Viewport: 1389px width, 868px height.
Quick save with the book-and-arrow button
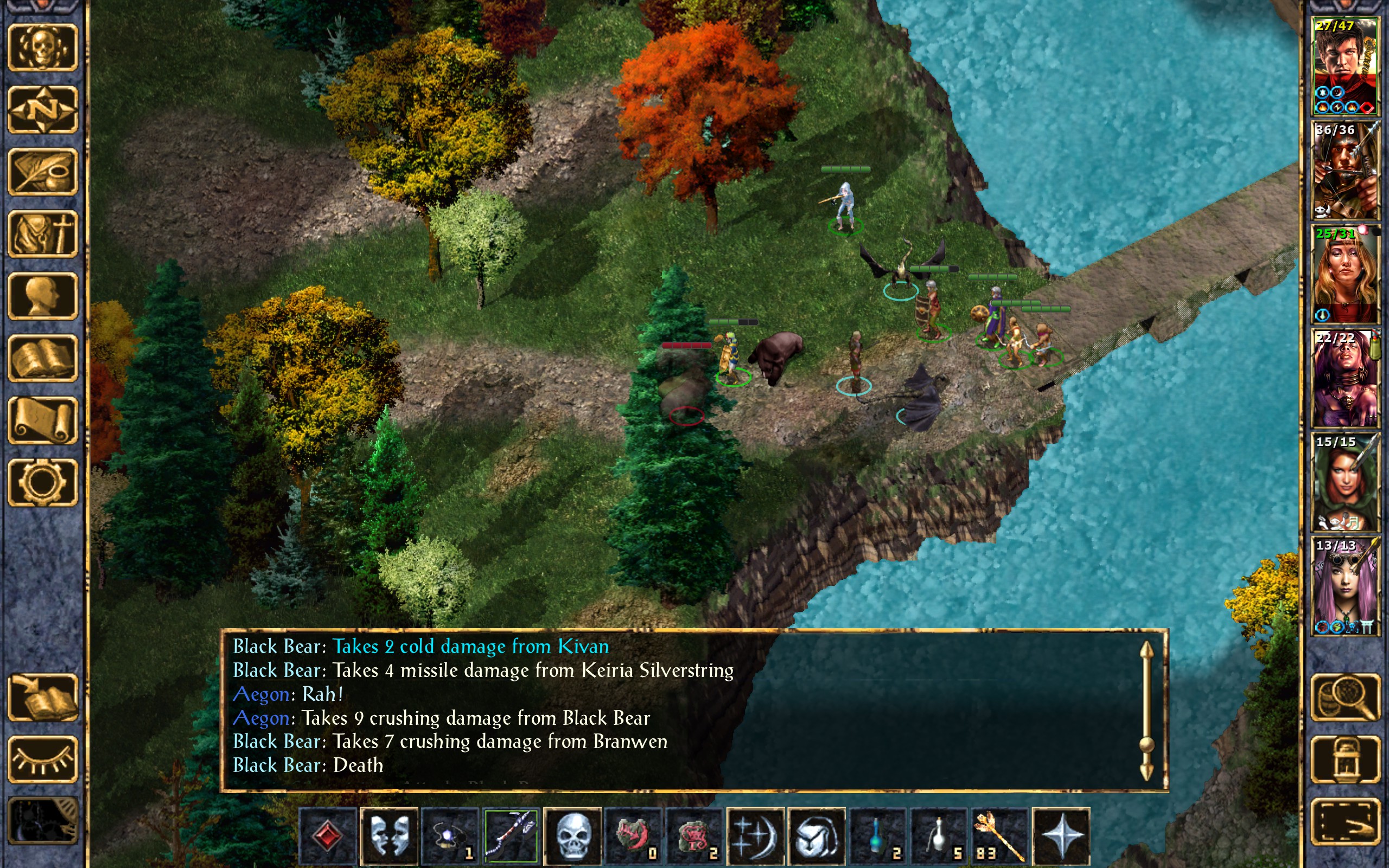point(43,698)
